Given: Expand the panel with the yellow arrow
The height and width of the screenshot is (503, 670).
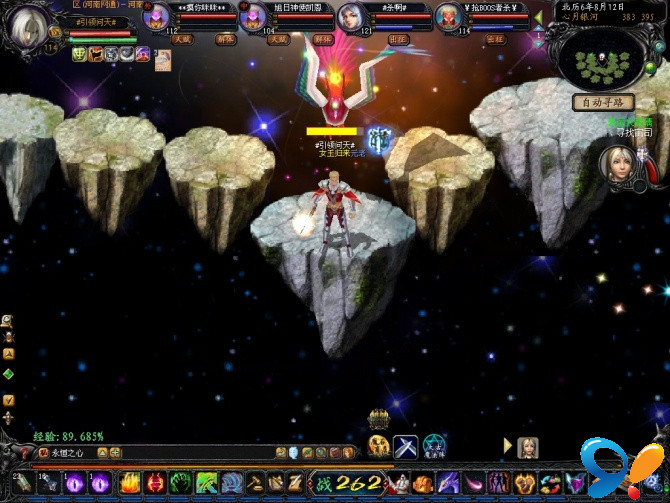Looking at the screenshot, I should (508, 446).
